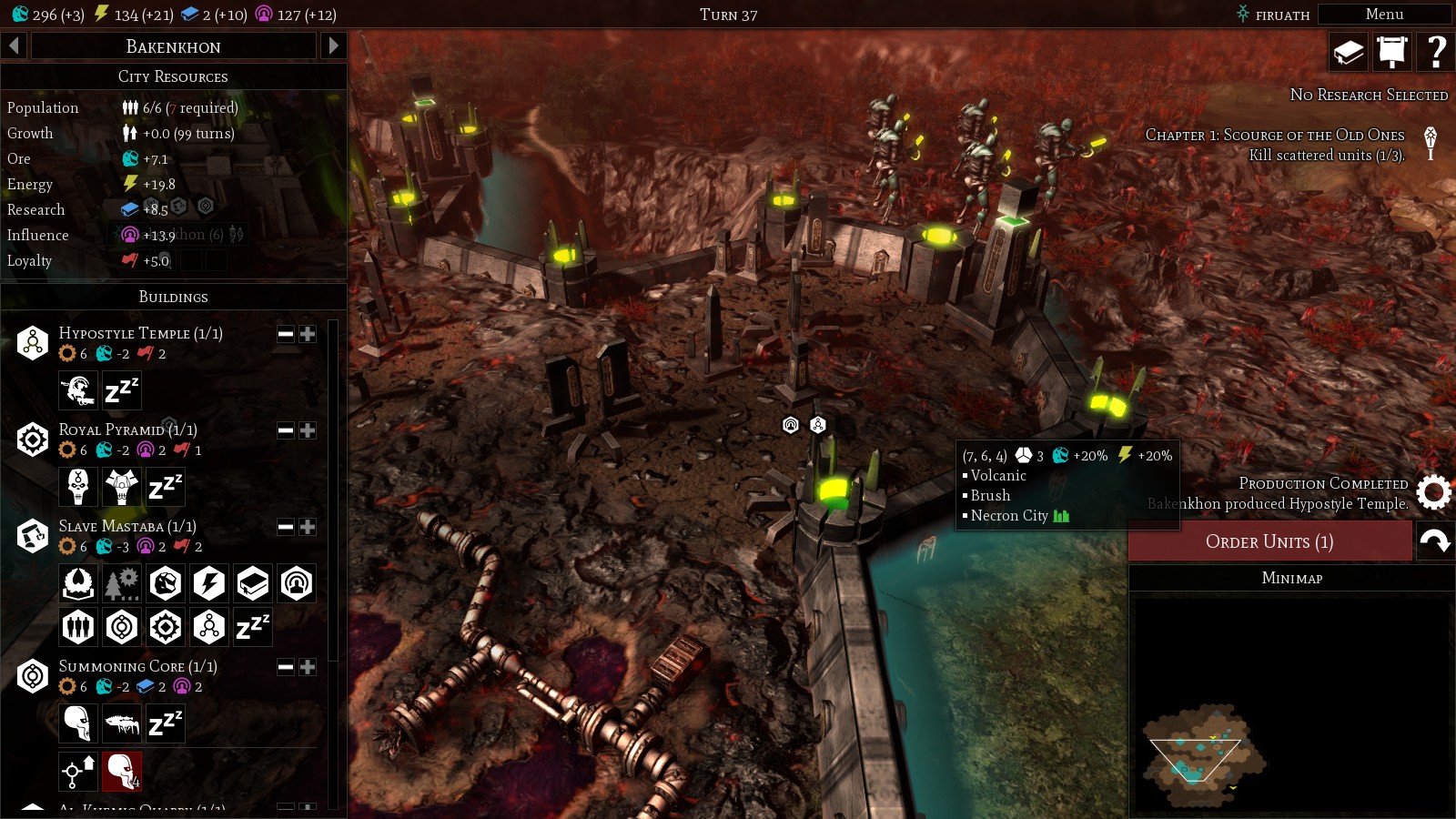Click the Order Units (1) button
This screenshot has height=819, width=1456.
click(x=1269, y=541)
